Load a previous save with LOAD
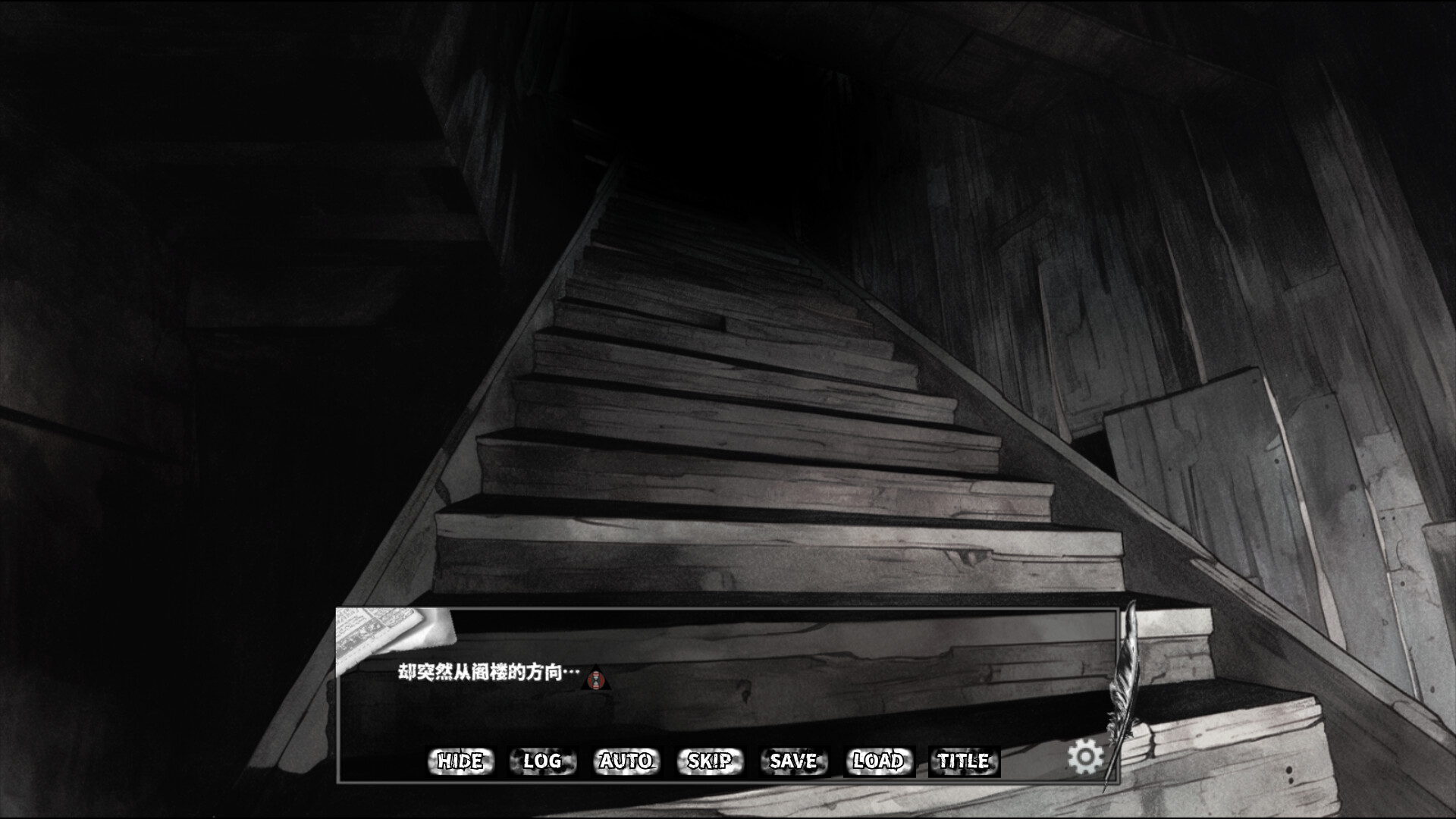The height and width of the screenshot is (819, 1456). [877, 761]
